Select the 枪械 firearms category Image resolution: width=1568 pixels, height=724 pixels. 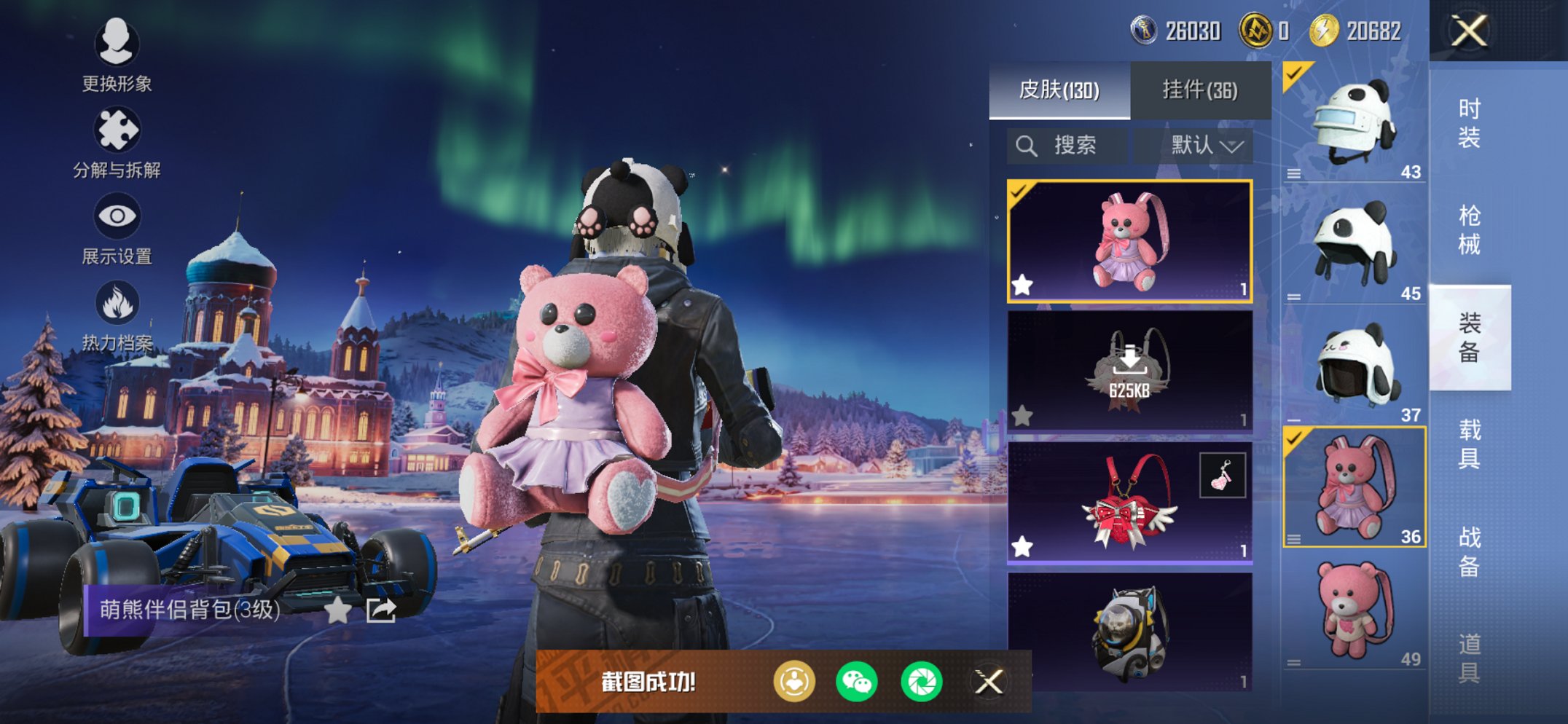[1469, 229]
